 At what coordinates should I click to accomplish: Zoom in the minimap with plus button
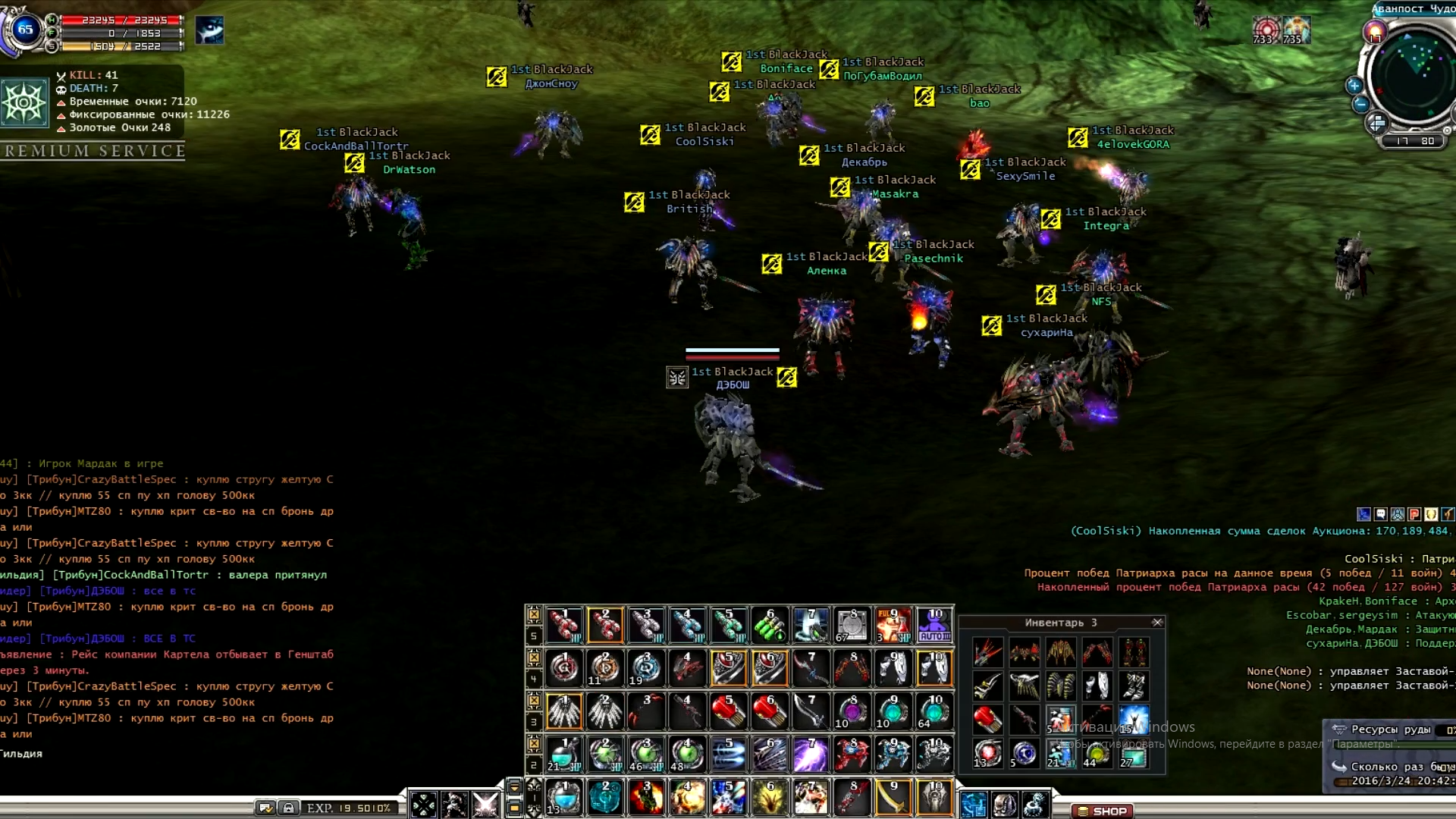tap(1354, 85)
